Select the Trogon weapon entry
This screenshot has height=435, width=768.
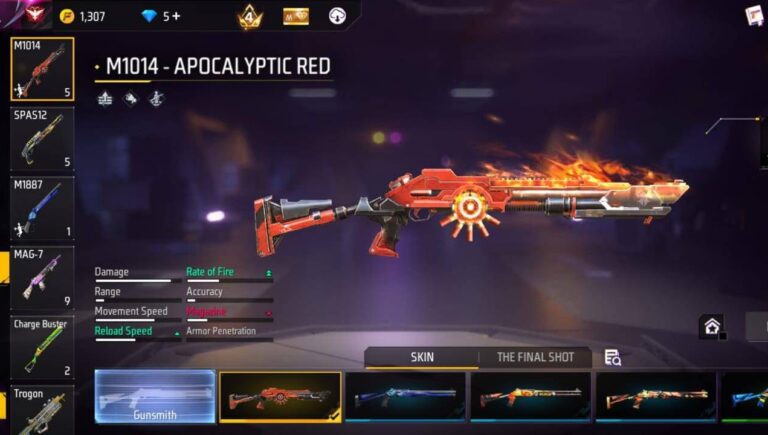tap(42, 410)
